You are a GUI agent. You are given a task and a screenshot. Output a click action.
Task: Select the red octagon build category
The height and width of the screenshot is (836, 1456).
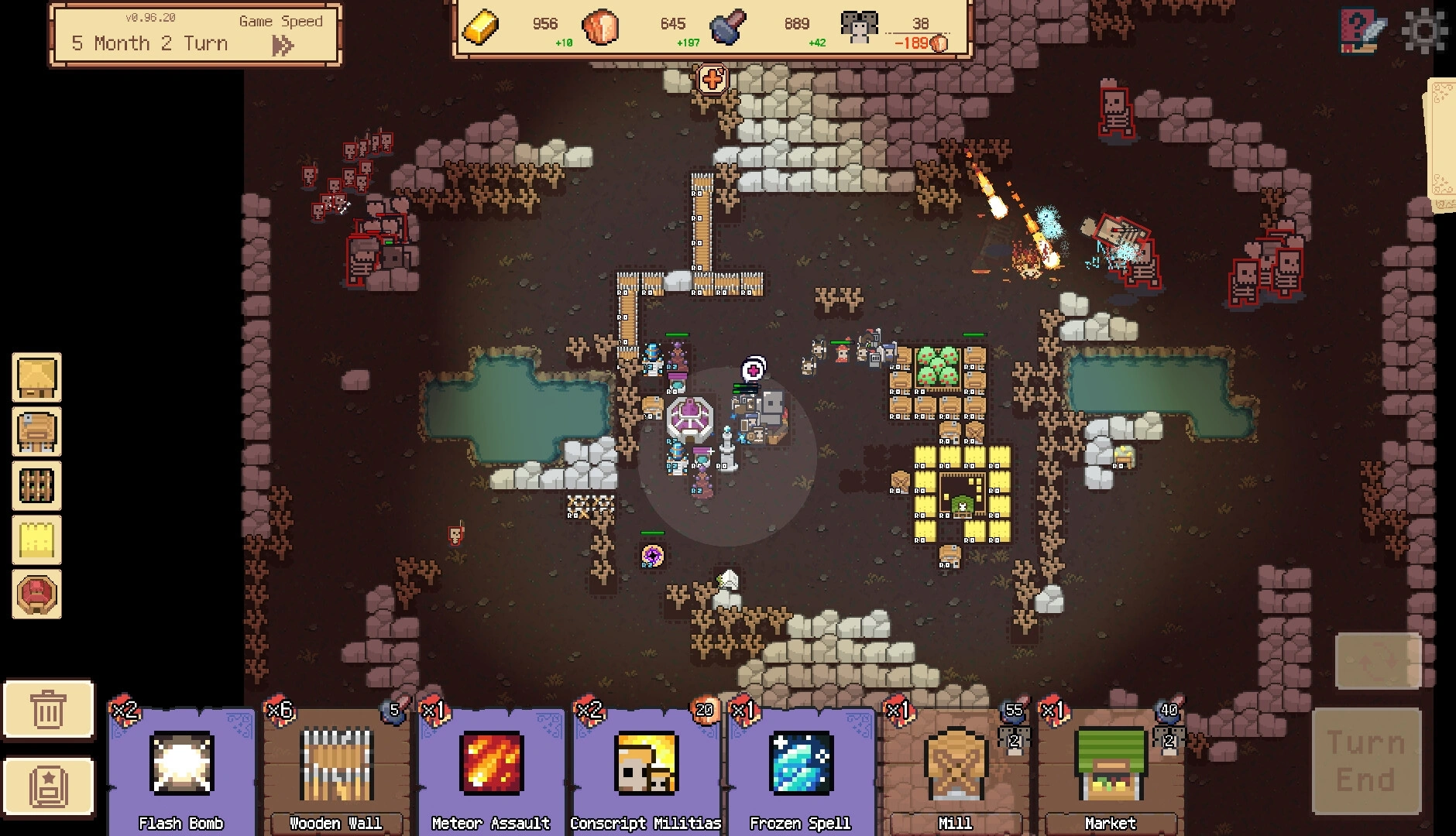36,594
